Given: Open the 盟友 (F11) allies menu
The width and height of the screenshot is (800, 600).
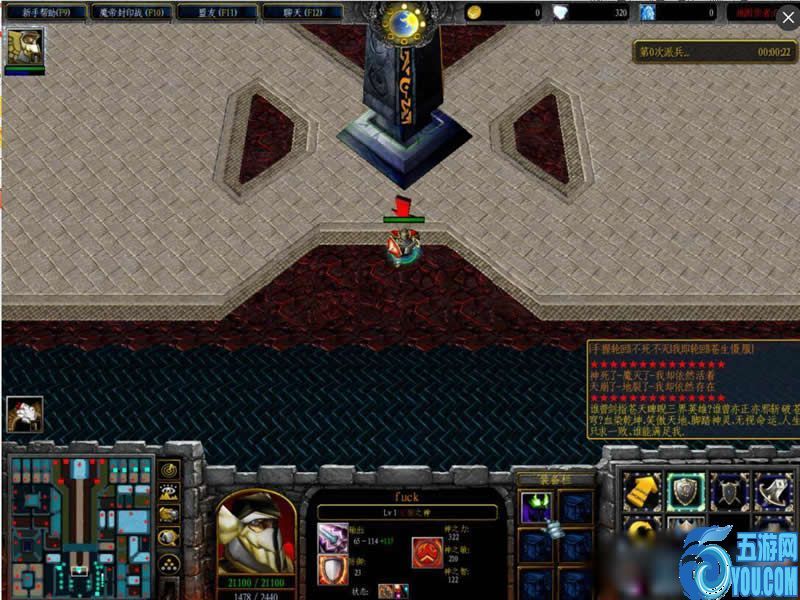Looking at the screenshot, I should click(216, 12).
